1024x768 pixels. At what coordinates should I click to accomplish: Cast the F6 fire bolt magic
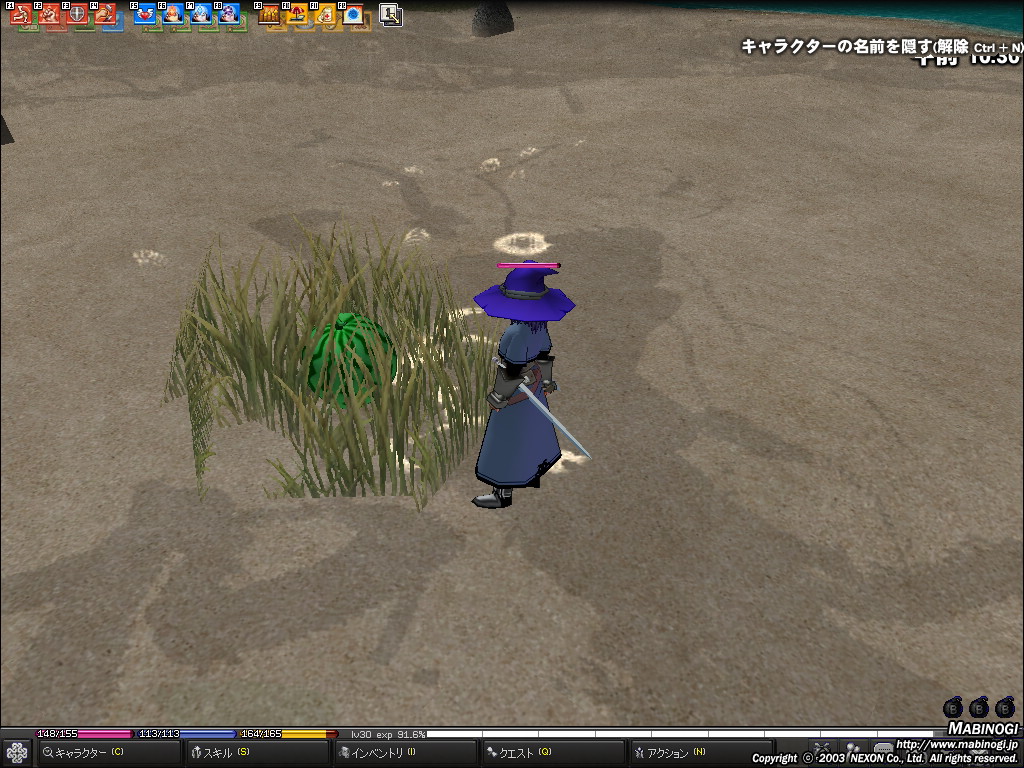pos(173,15)
